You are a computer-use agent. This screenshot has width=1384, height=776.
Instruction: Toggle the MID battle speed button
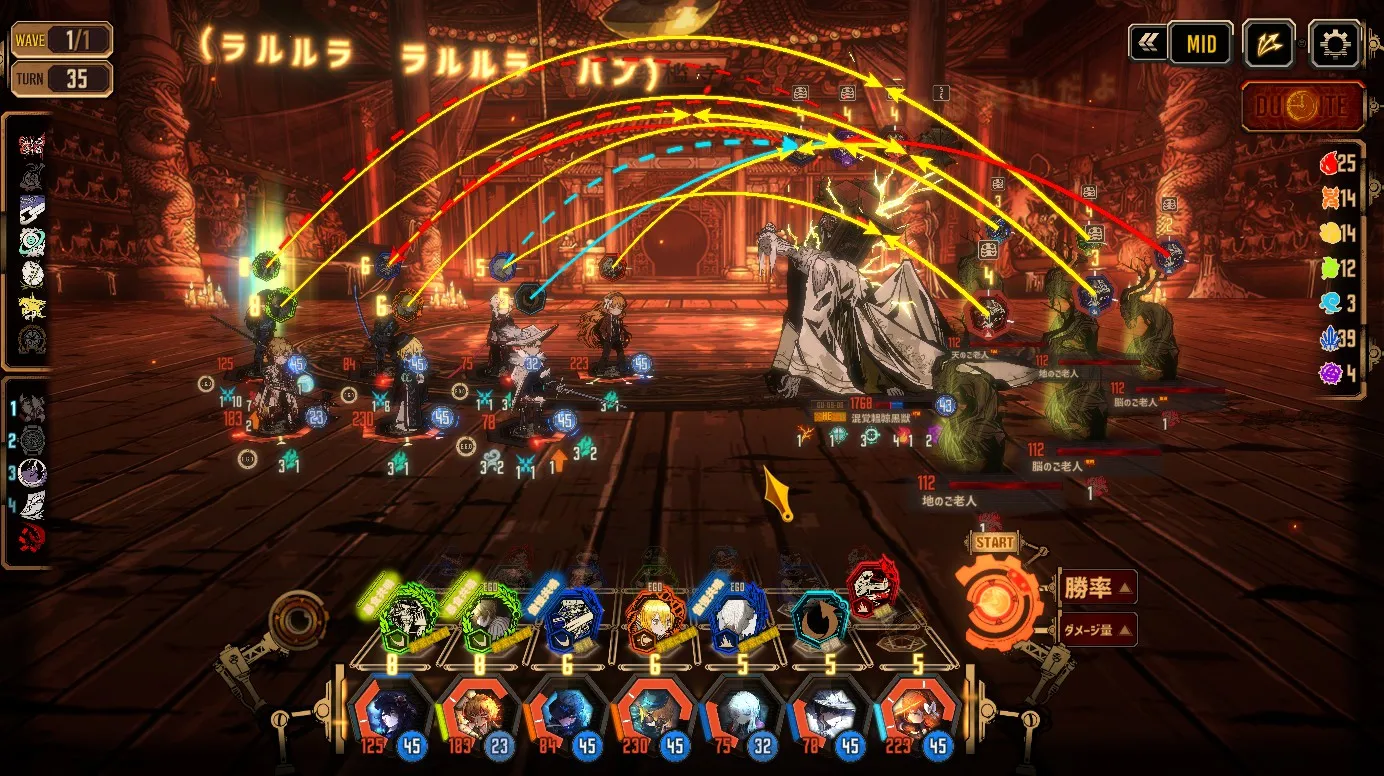tap(1201, 44)
